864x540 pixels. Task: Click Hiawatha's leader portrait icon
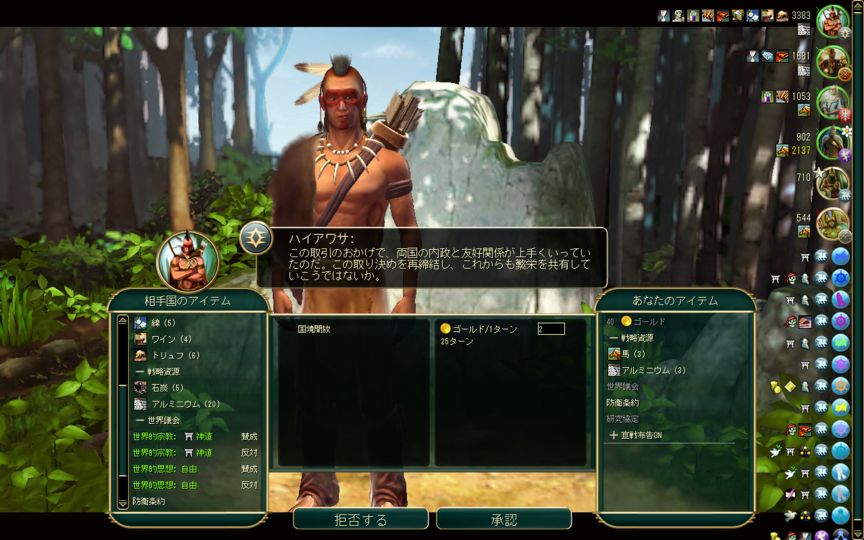click(186, 260)
